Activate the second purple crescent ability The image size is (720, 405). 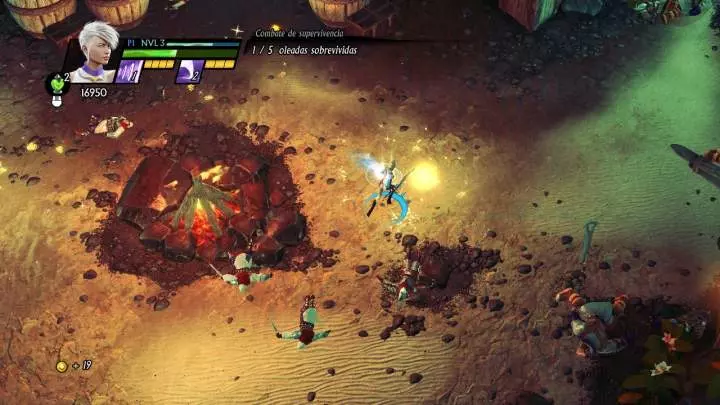[x=189, y=71]
